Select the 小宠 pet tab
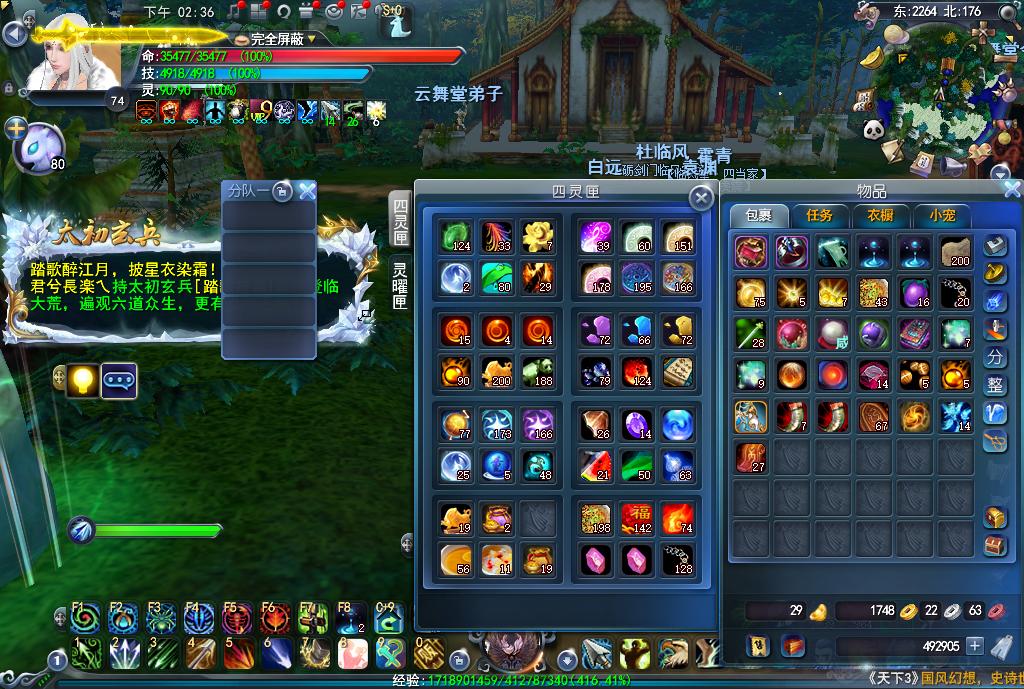The height and width of the screenshot is (689, 1024). (x=942, y=215)
